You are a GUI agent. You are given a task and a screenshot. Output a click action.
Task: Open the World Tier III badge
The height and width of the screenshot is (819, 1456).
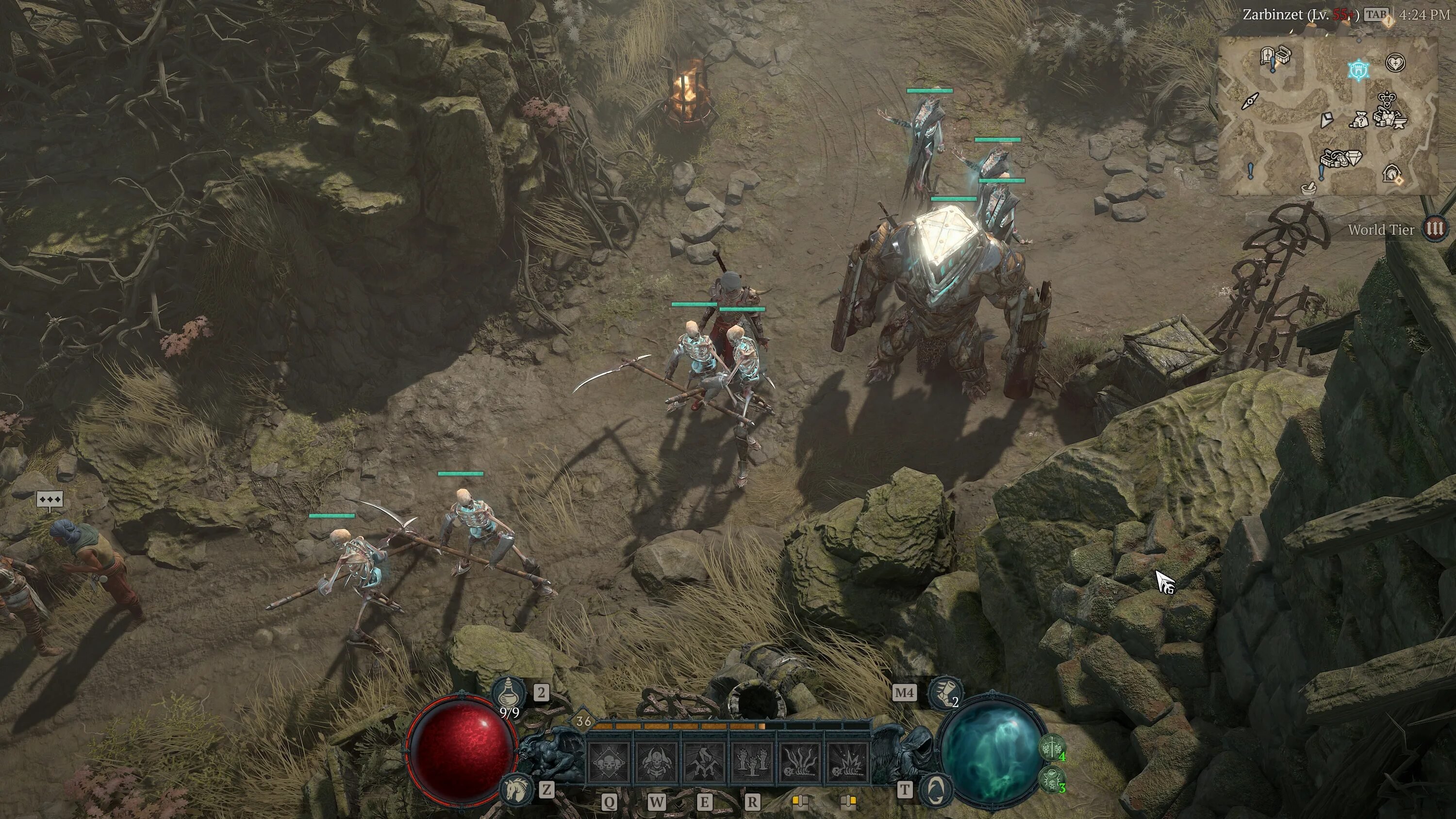click(x=1435, y=229)
